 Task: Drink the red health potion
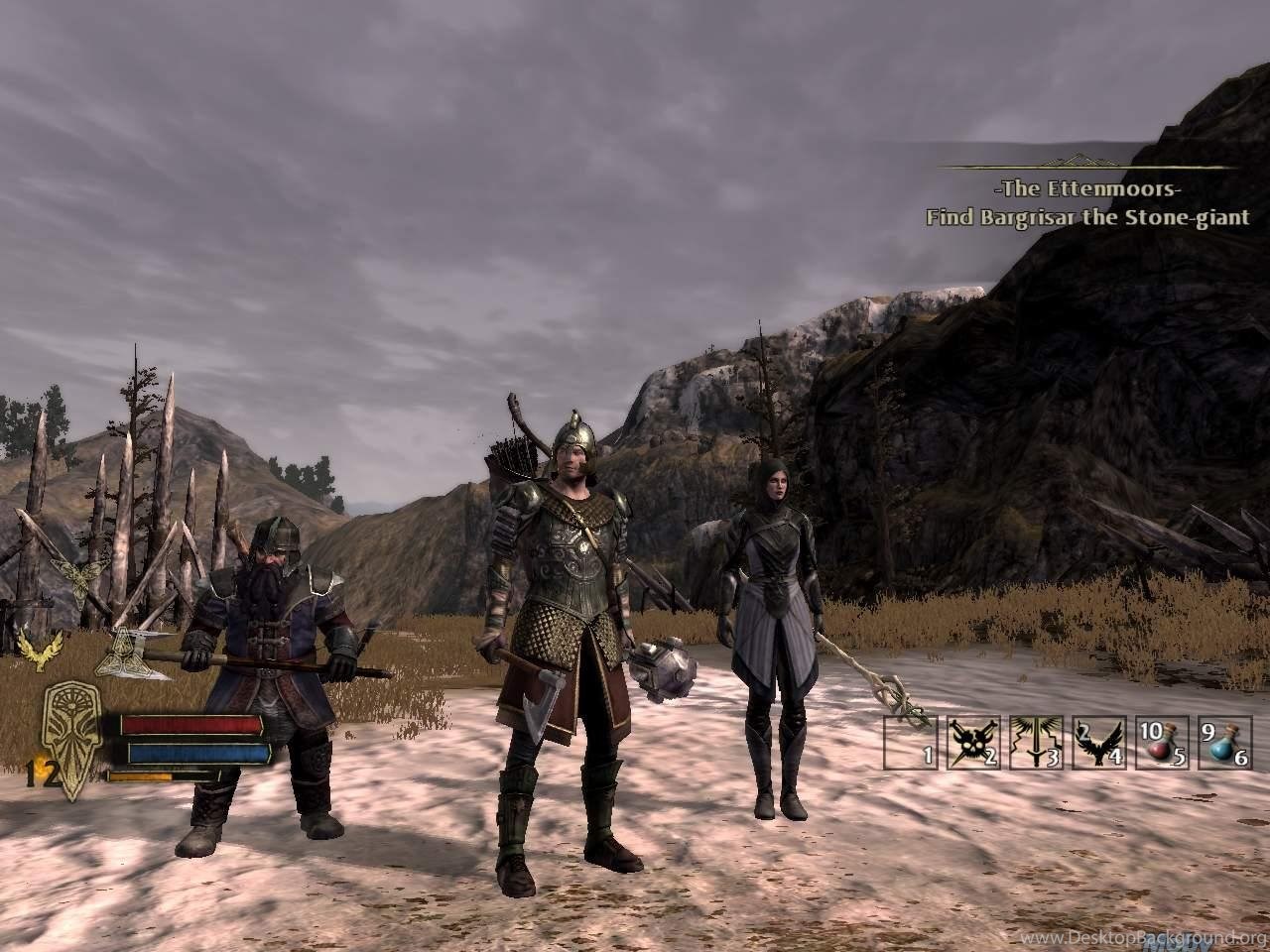(1161, 743)
